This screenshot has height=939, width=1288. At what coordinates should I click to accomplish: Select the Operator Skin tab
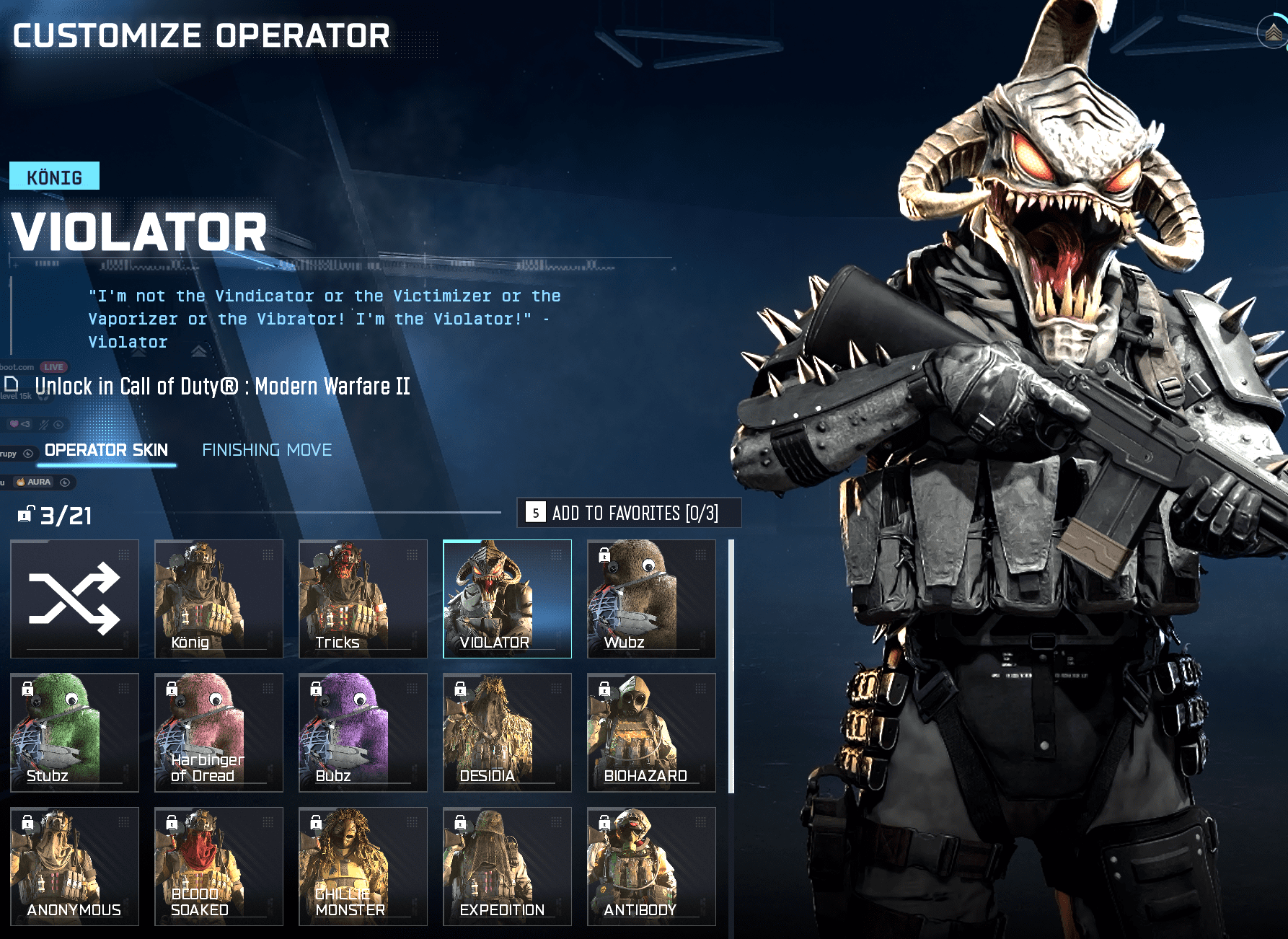(x=106, y=450)
